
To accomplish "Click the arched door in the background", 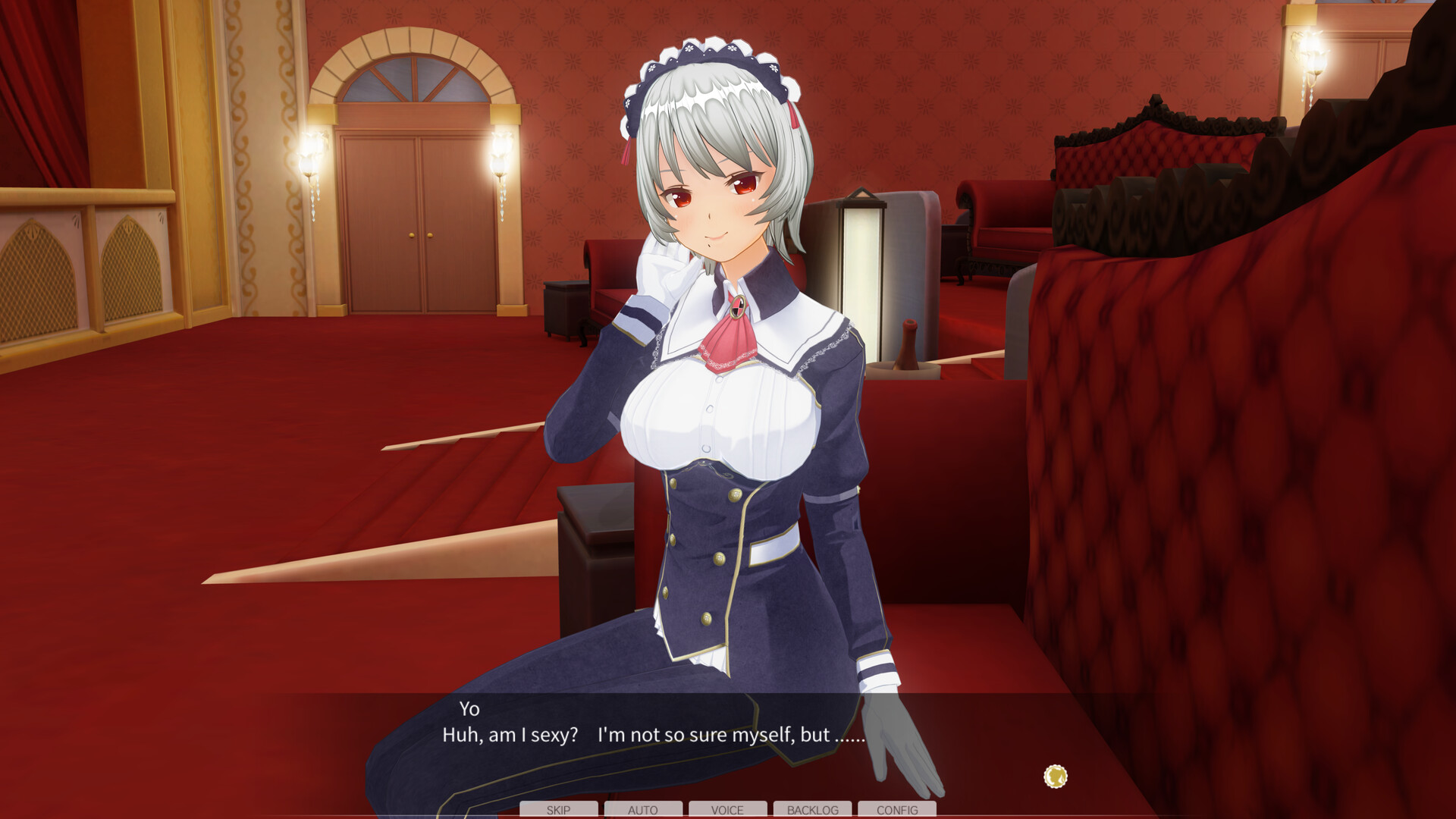I will (421, 212).
